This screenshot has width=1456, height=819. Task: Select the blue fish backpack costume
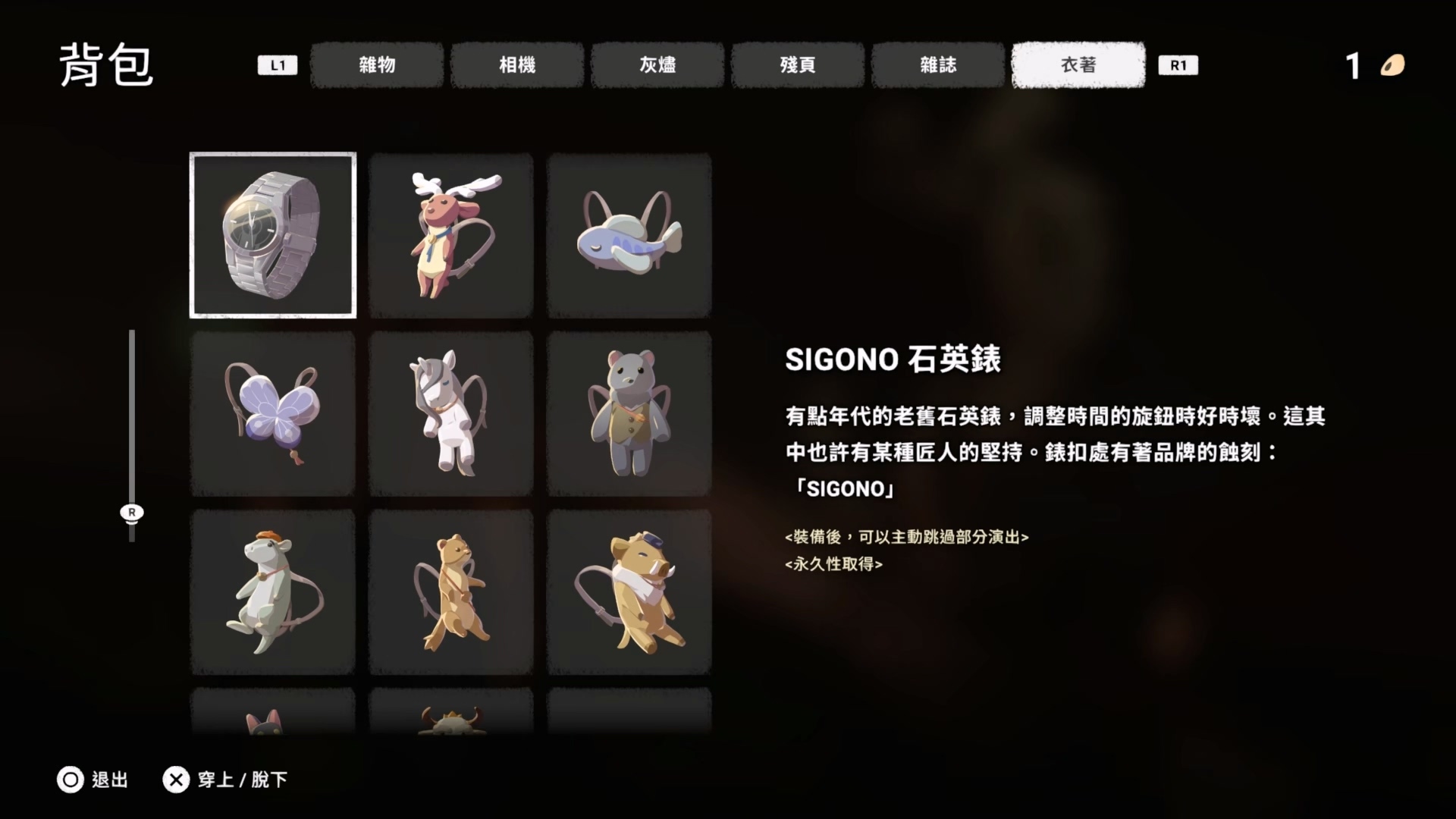click(629, 235)
